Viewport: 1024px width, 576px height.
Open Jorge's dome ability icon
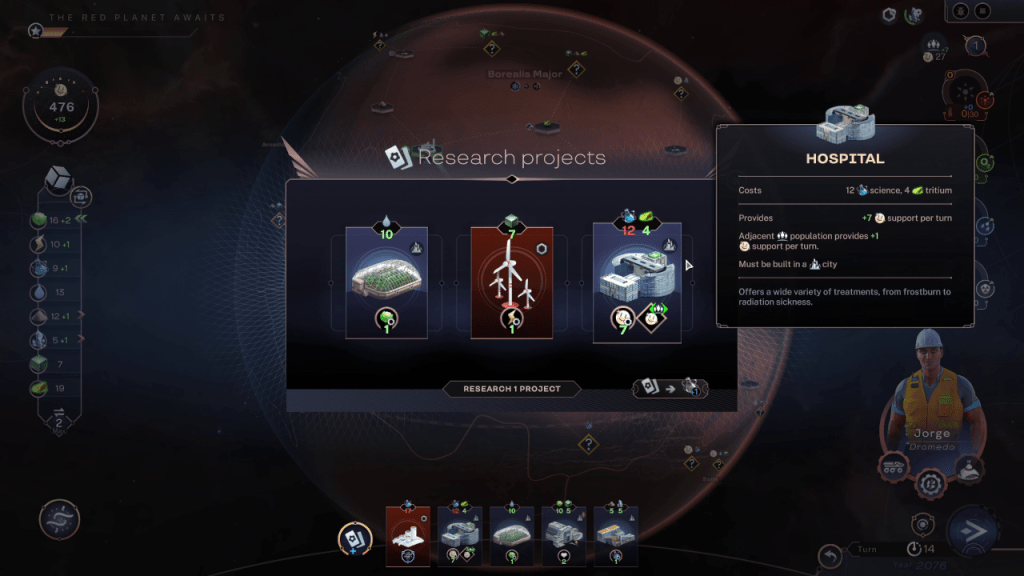(x=969, y=468)
